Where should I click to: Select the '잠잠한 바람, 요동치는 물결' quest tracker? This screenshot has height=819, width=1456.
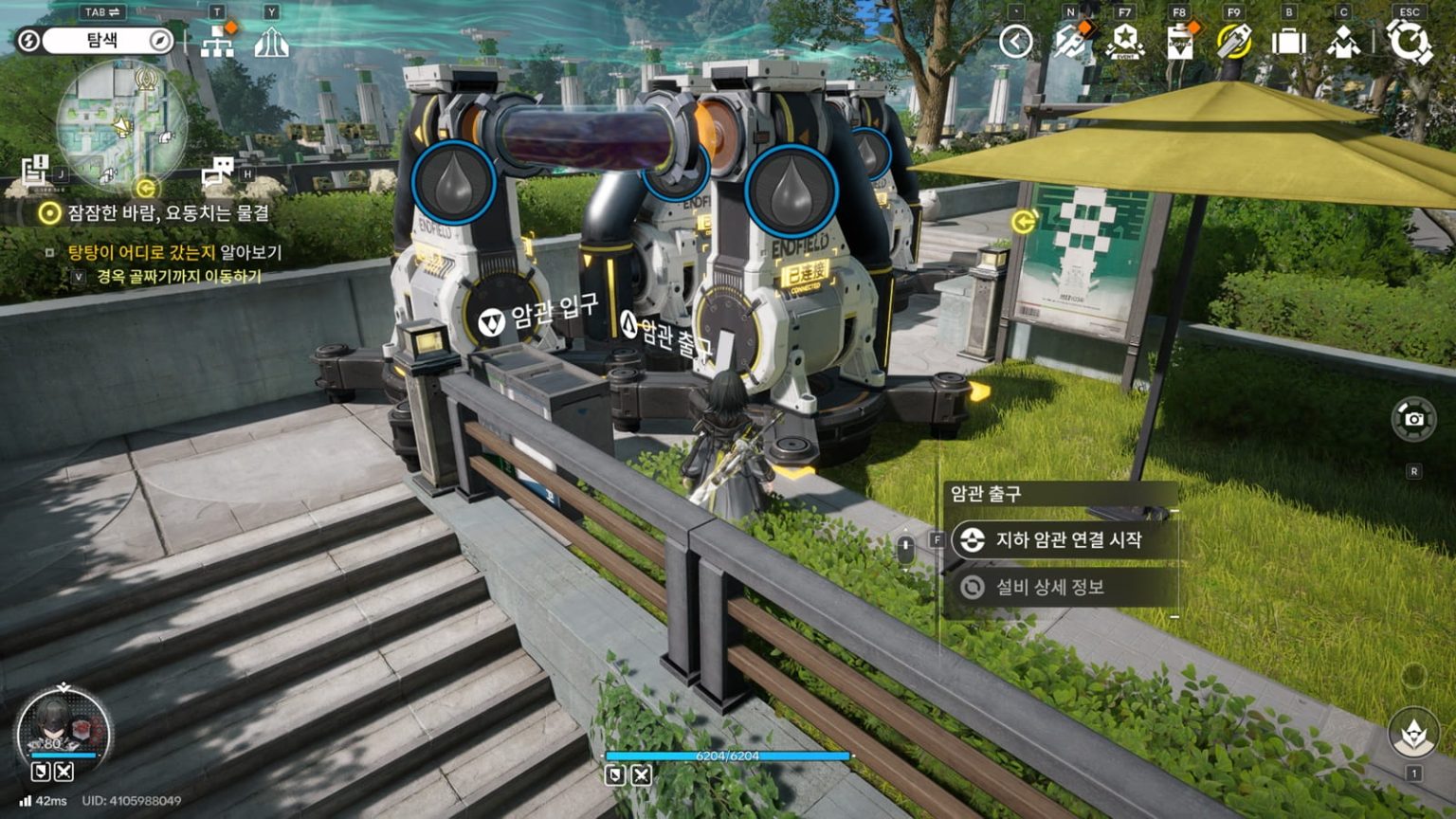(167, 213)
